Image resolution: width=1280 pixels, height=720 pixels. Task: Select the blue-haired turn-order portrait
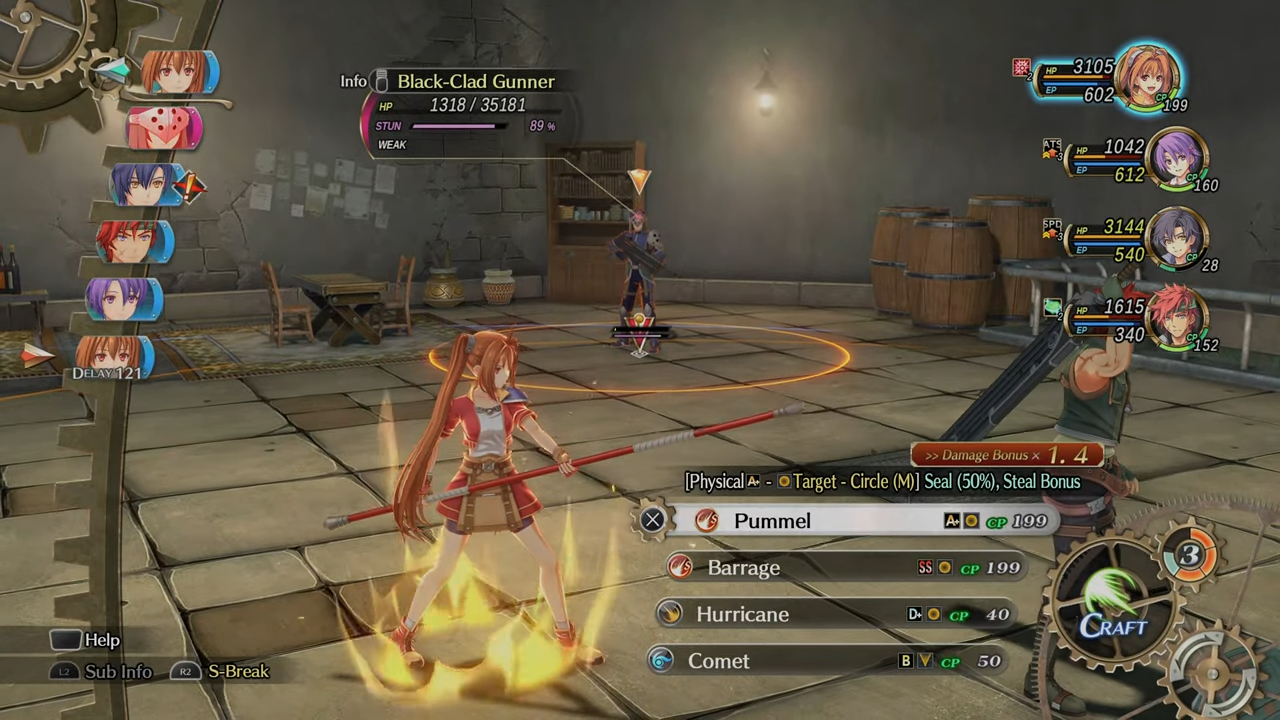tap(145, 186)
